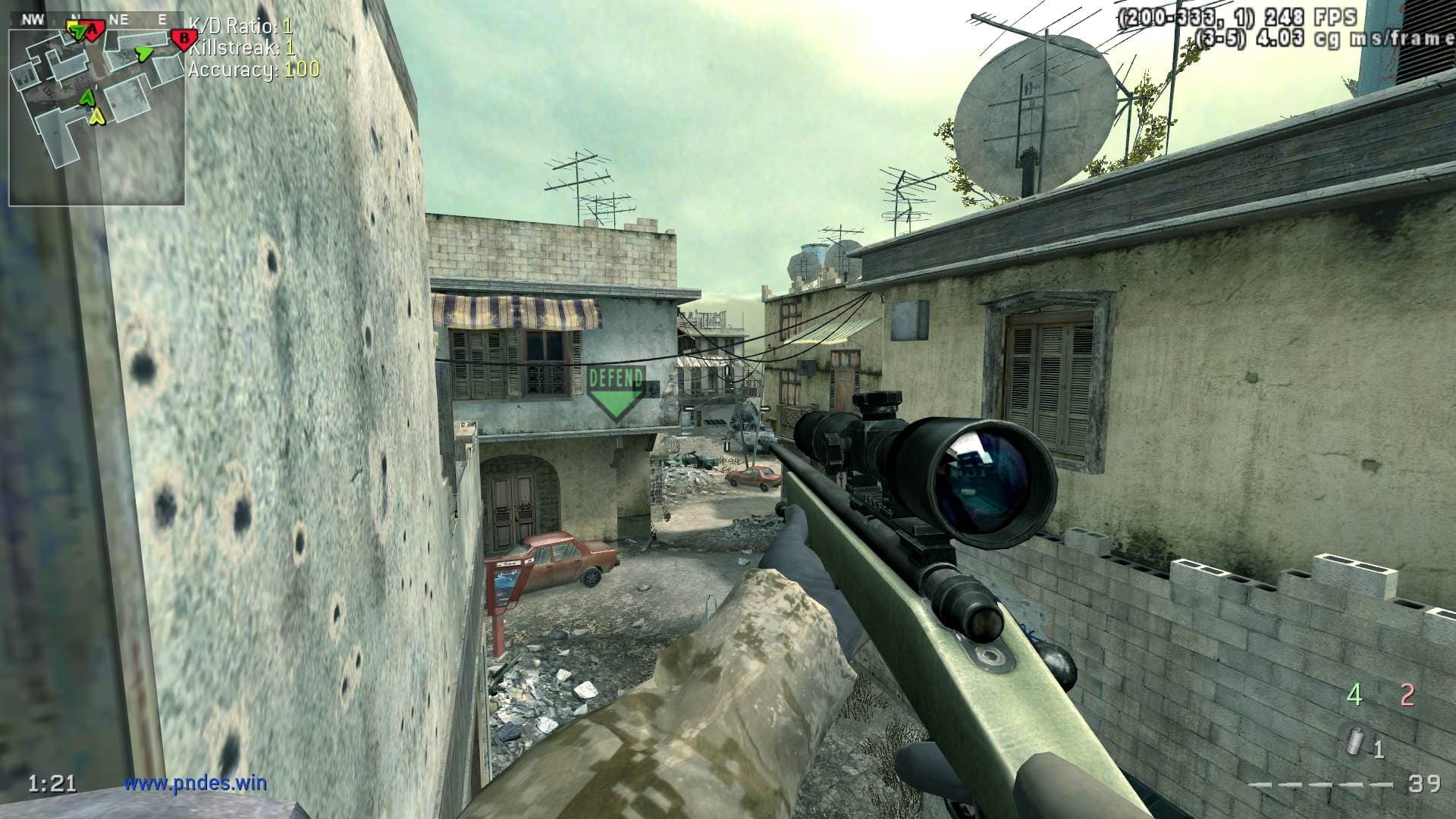The image size is (1456, 819).
Task: Click the green DEFEND objective waypoint
Action: pos(616,392)
